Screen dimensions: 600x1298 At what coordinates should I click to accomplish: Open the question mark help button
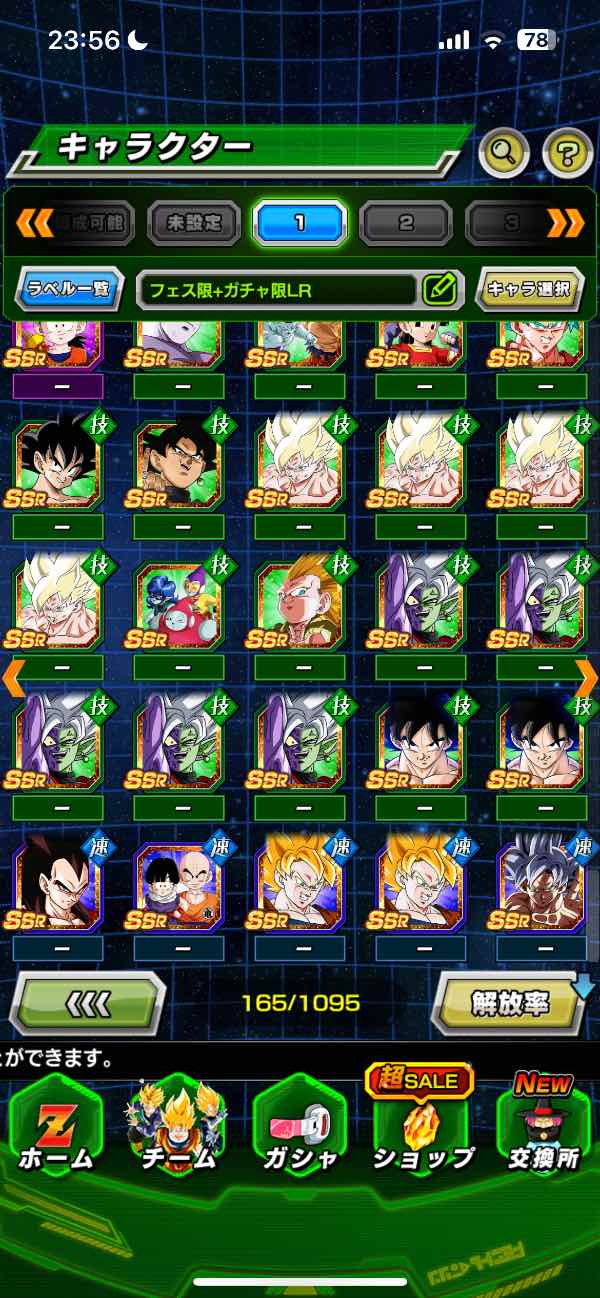point(567,153)
